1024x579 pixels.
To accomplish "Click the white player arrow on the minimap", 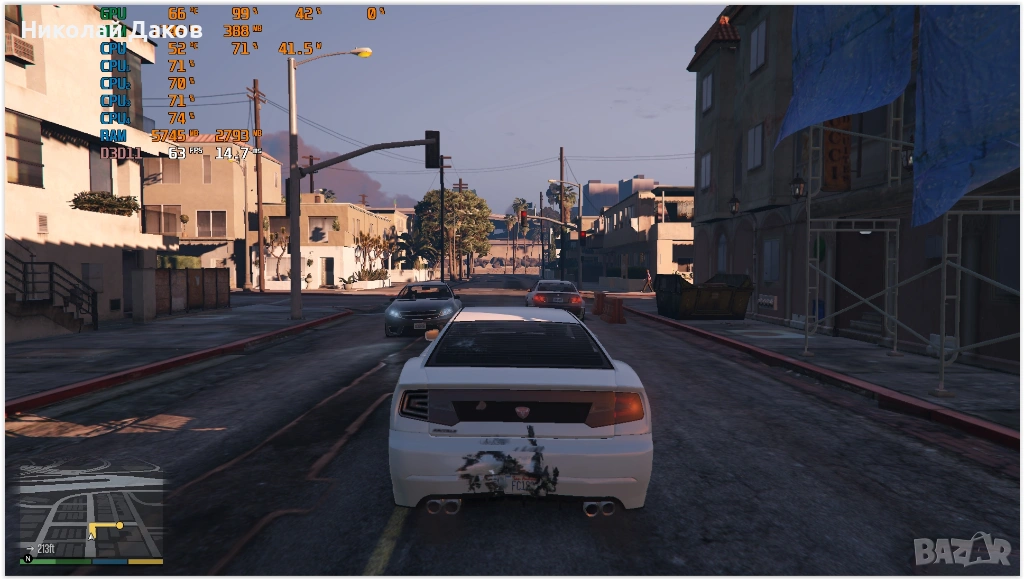I will (x=91, y=537).
